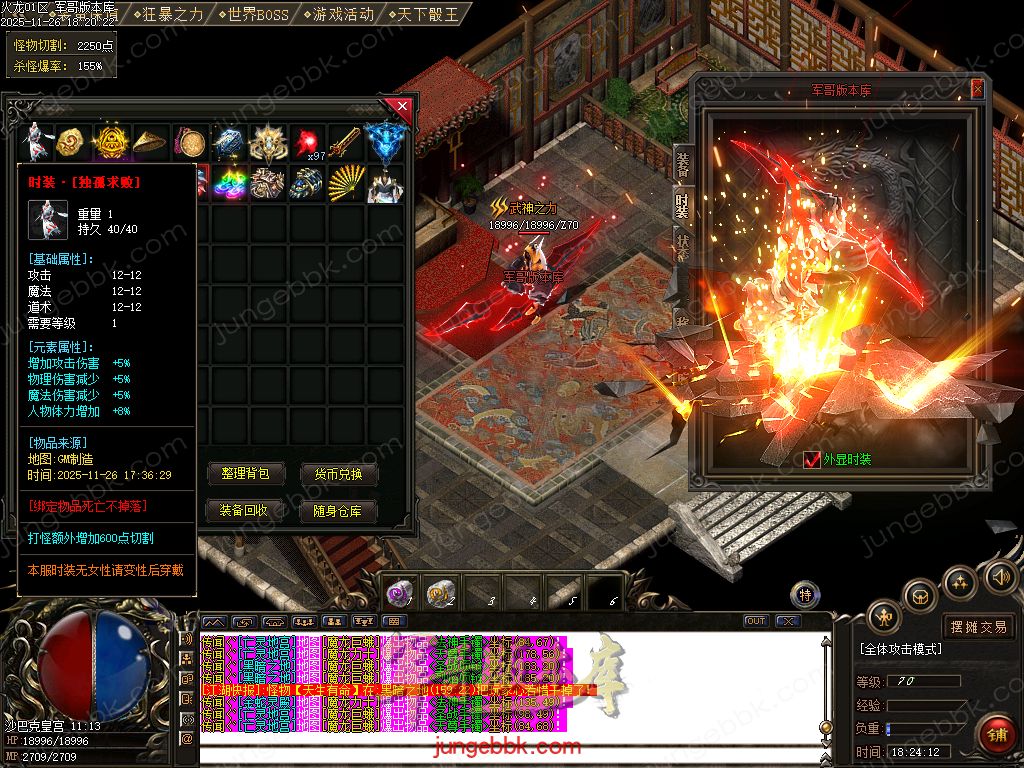Open 摆摊交易 stall trading

click(979, 627)
